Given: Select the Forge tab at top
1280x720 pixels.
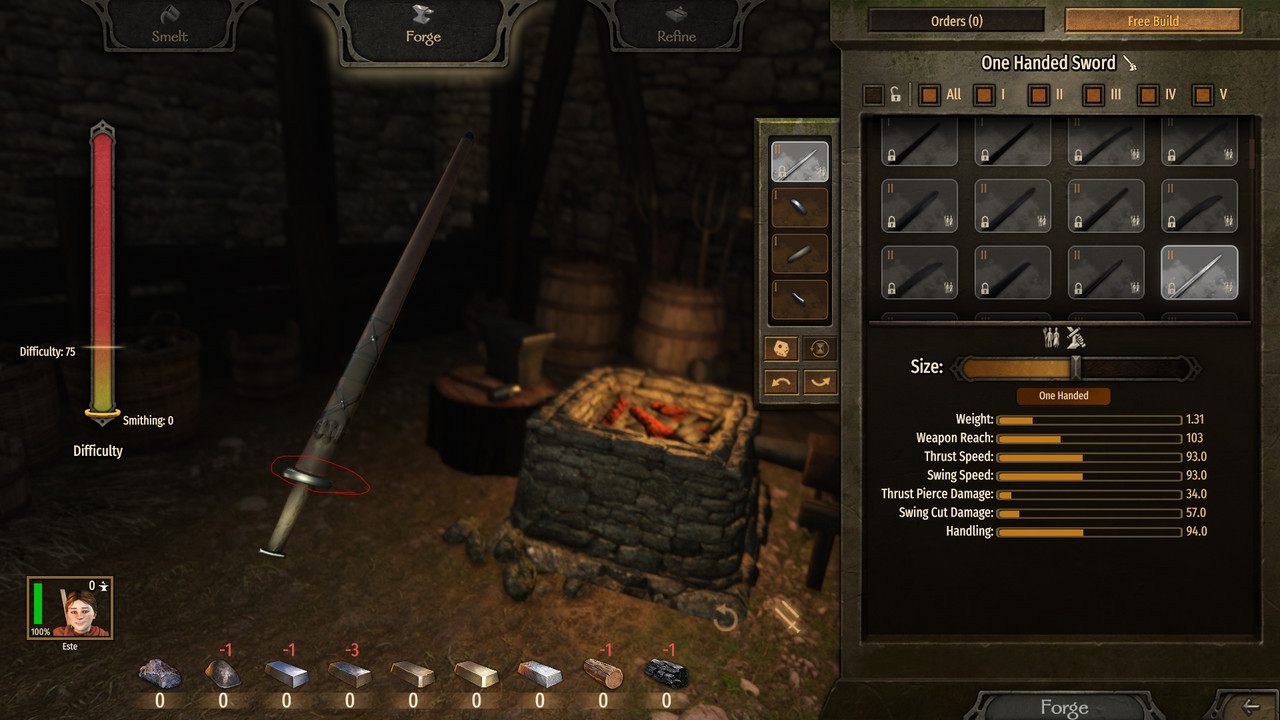Looking at the screenshot, I should click(x=423, y=27).
